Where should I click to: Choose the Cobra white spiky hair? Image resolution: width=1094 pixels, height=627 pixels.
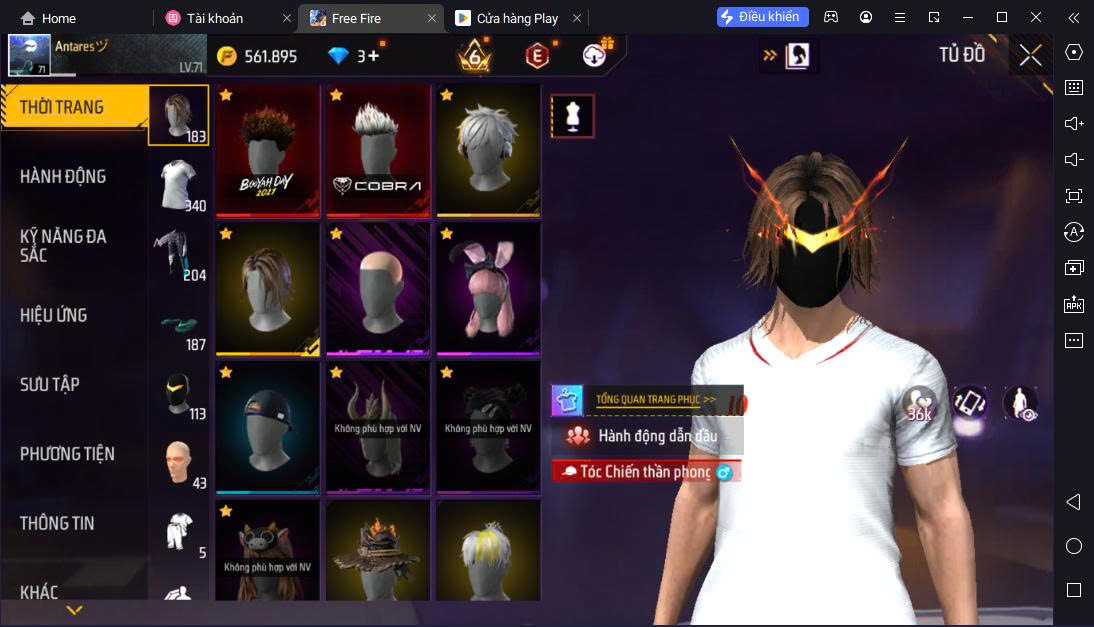pos(377,150)
